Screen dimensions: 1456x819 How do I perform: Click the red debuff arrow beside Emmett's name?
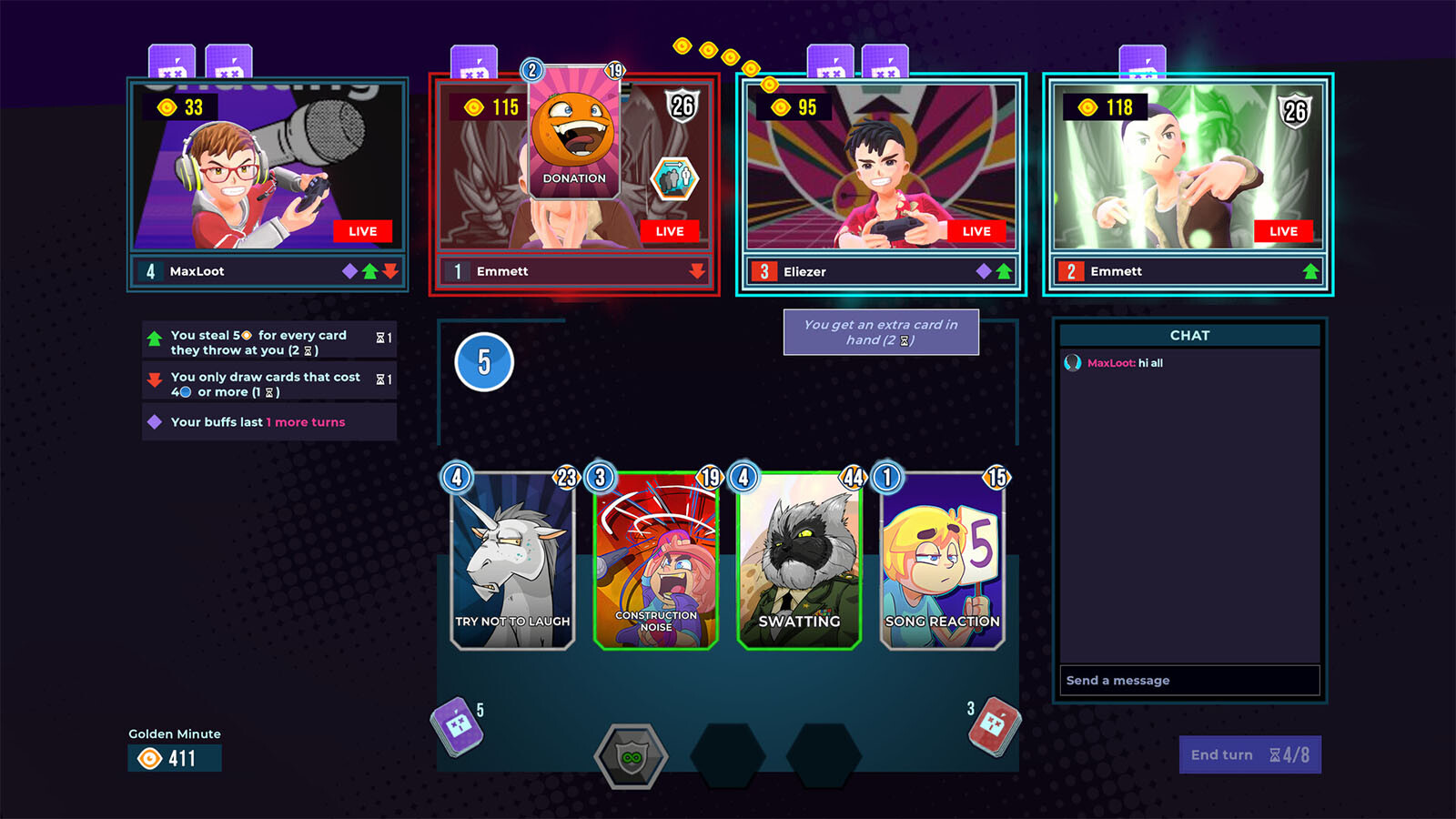click(696, 270)
